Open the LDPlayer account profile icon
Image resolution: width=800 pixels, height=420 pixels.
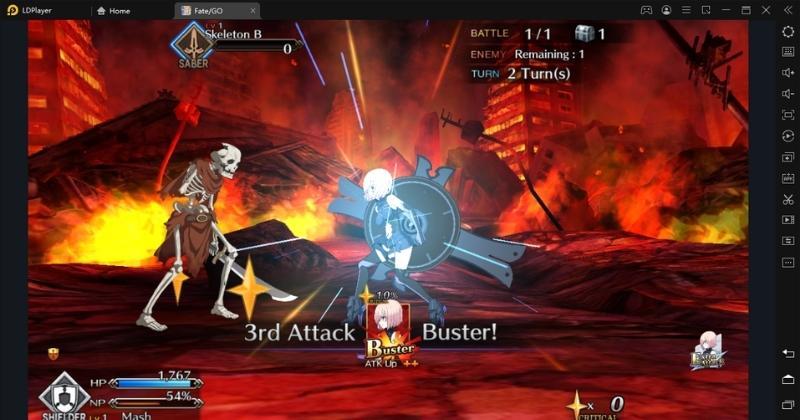tap(667, 10)
